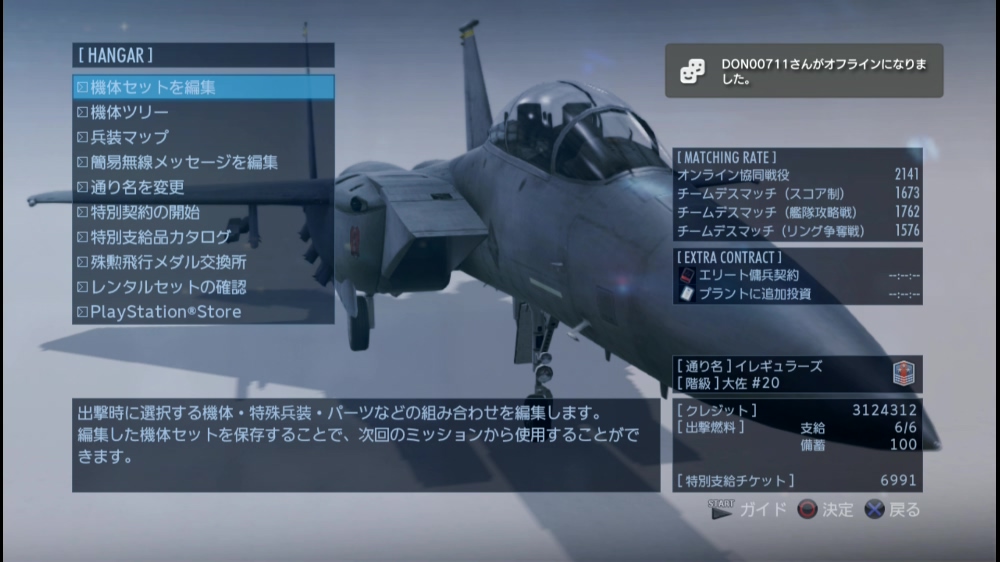Open PlayStation®Store from the hangar menu
The height and width of the screenshot is (562, 1000).
203,312
